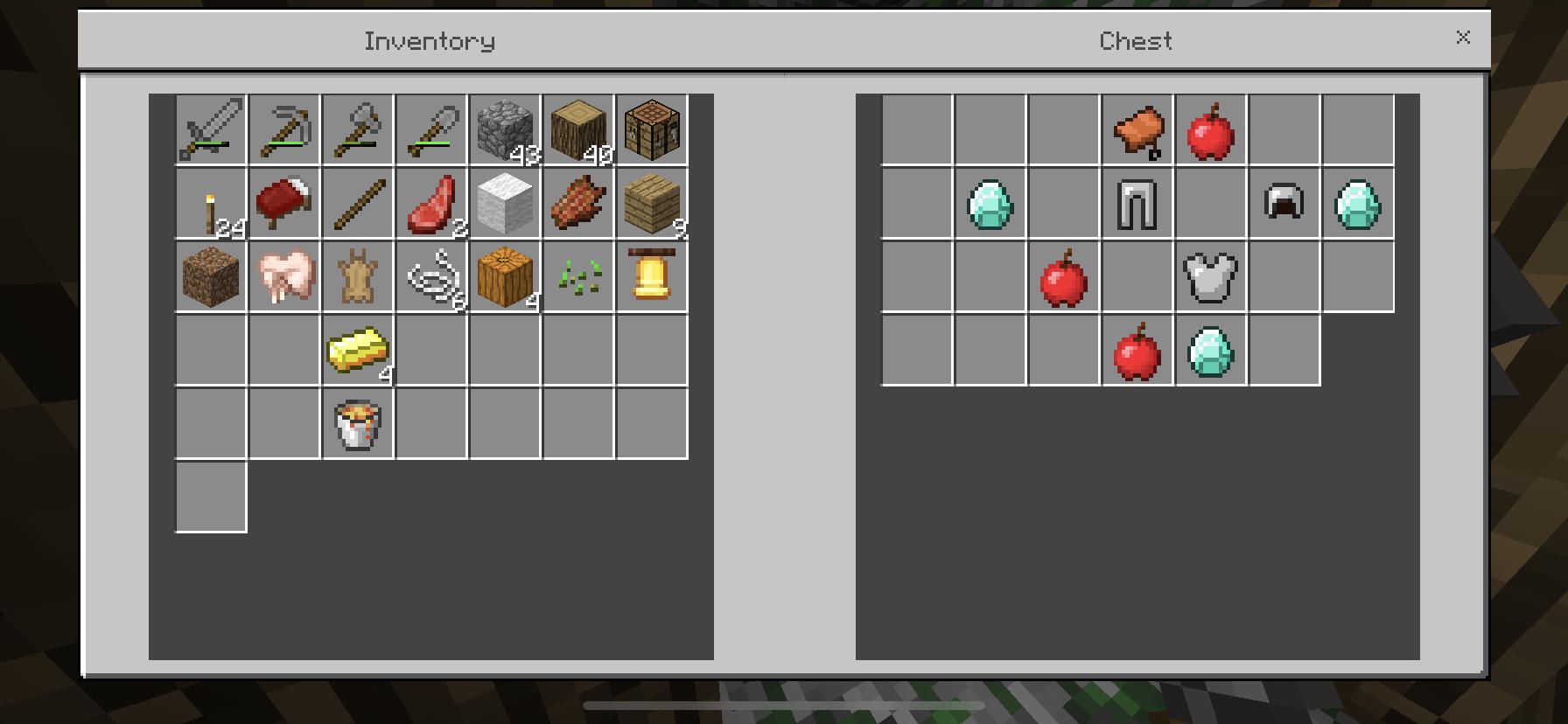Pick up the raw beef
The height and width of the screenshot is (724, 1568).
point(430,203)
